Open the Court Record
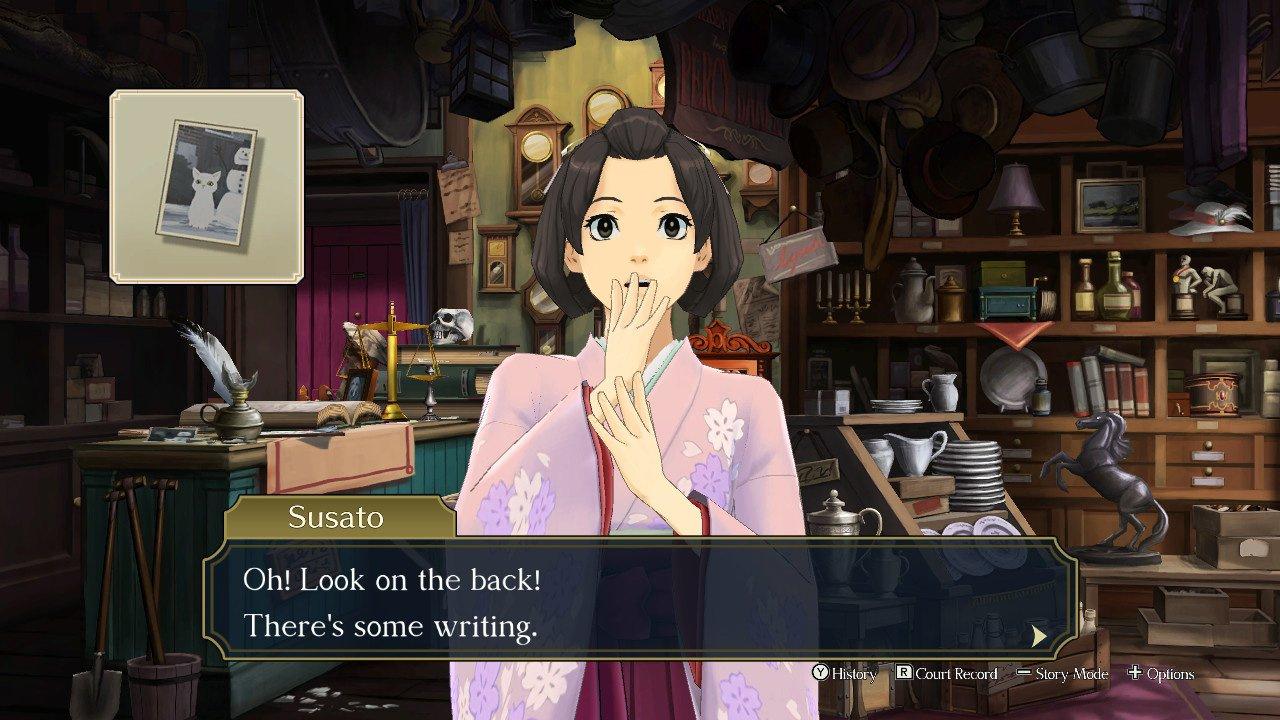 click(x=946, y=674)
